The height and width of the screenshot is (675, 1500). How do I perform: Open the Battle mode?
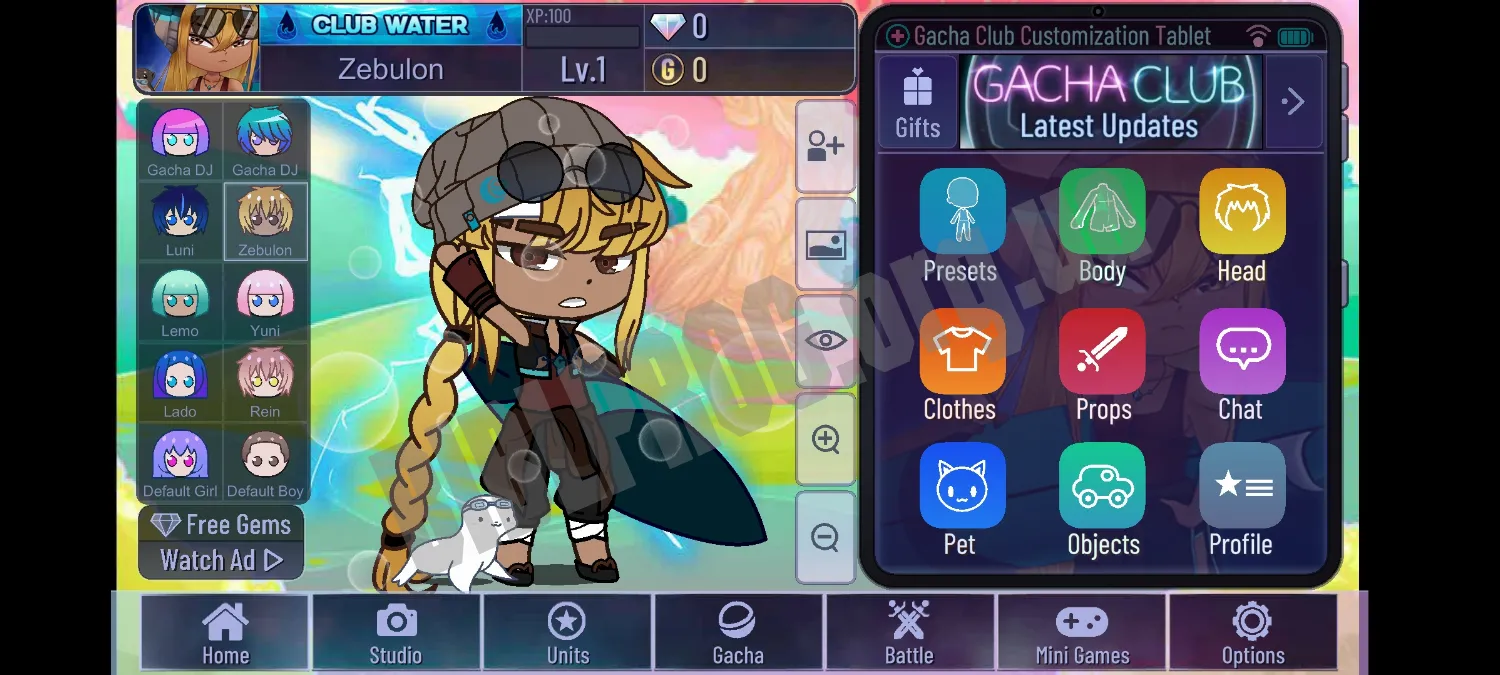pyautogui.click(x=909, y=632)
